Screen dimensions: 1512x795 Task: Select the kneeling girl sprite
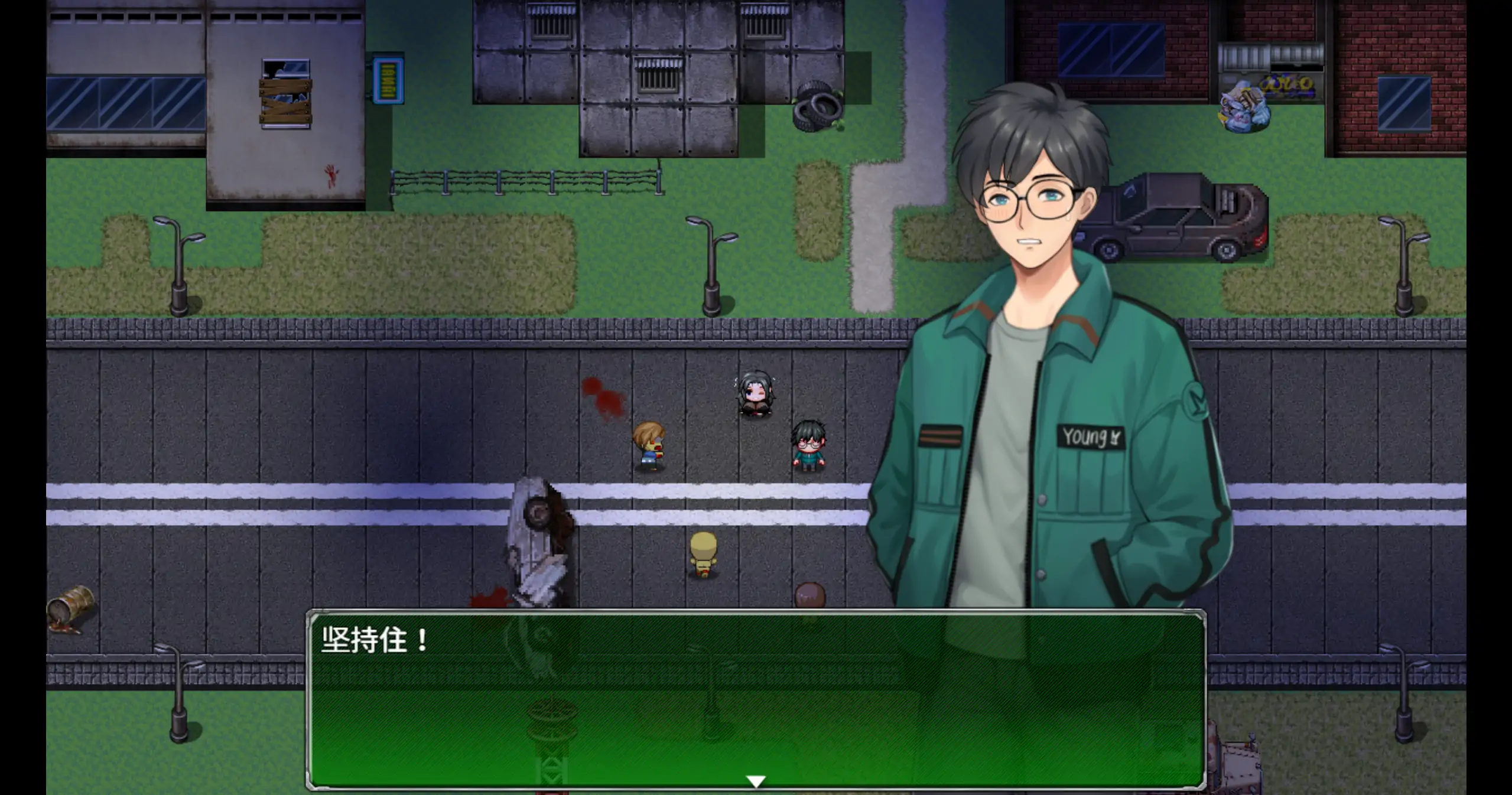(x=756, y=393)
